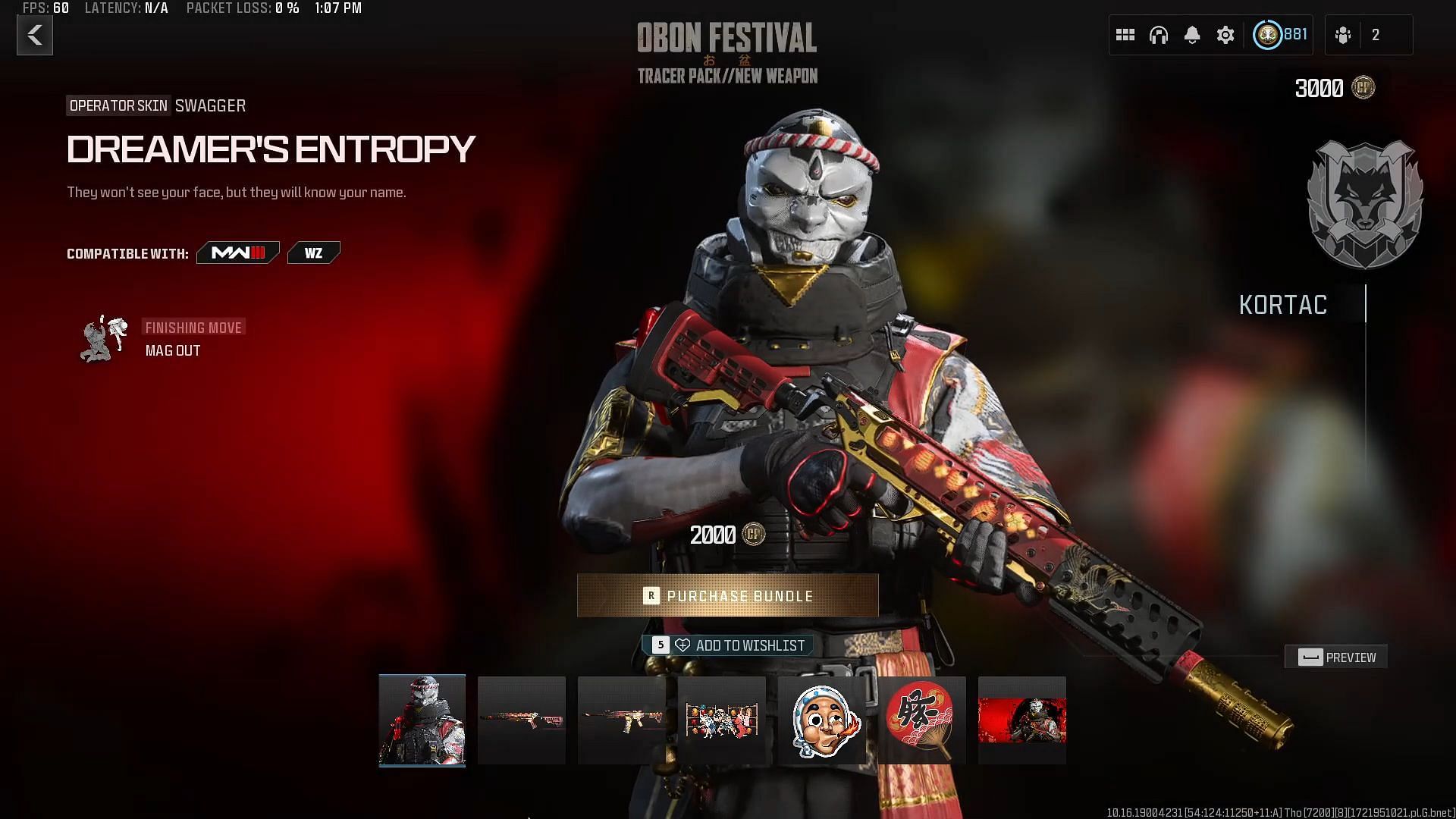The image size is (1456, 819).
Task: Select the red calling card thumbnail
Action: click(x=1021, y=720)
